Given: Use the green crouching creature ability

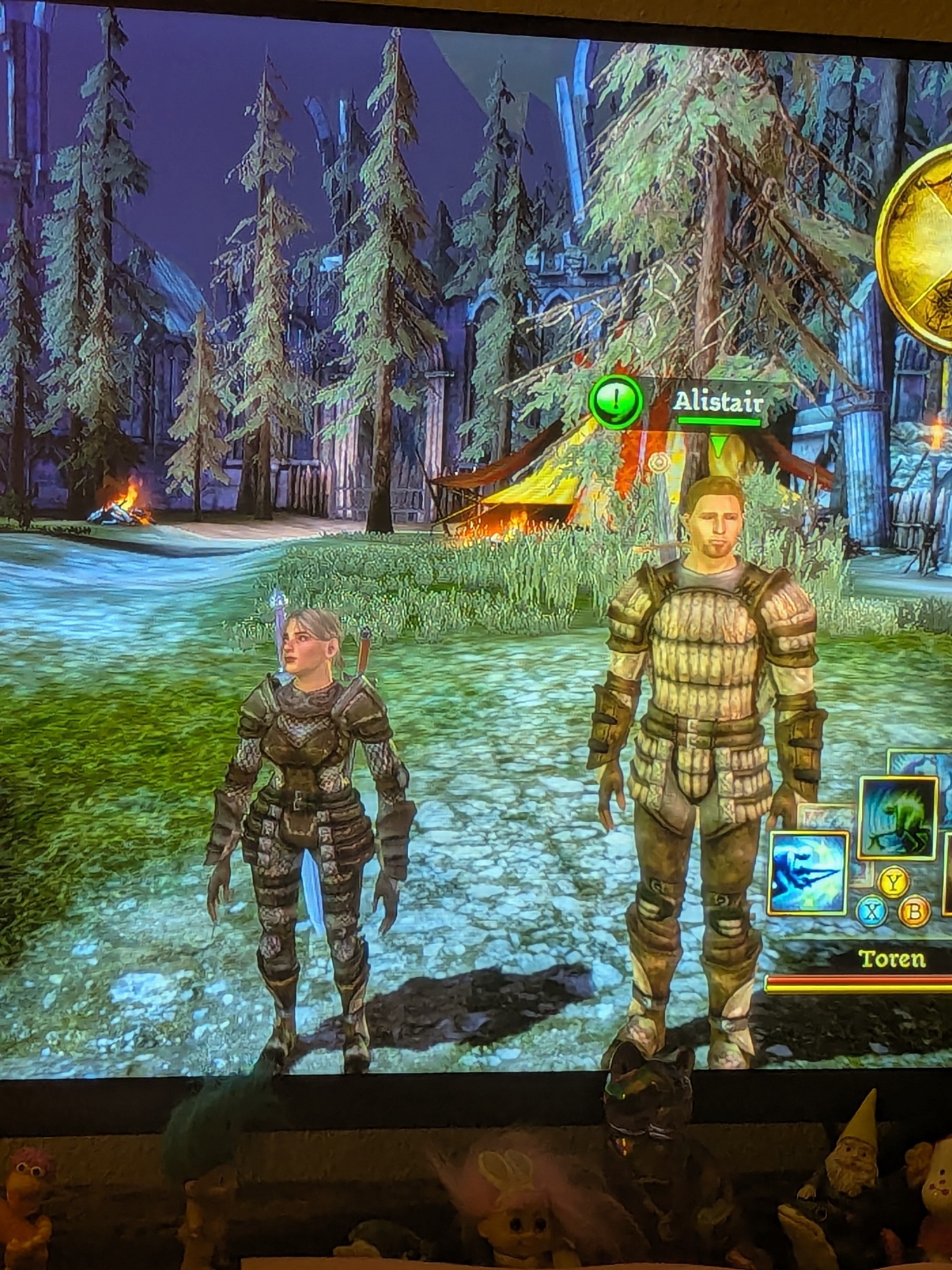Looking at the screenshot, I should pyautogui.click(x=897, y=817).
